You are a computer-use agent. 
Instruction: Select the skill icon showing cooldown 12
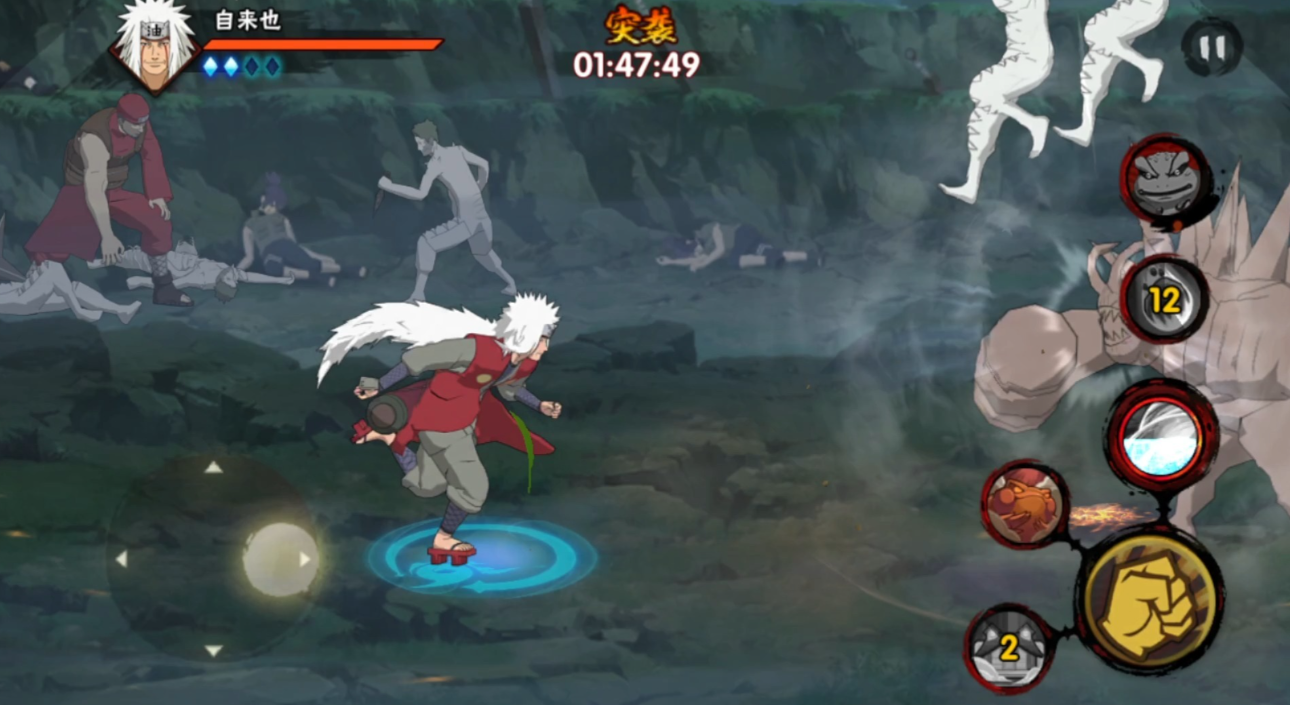coord(1164,298)
